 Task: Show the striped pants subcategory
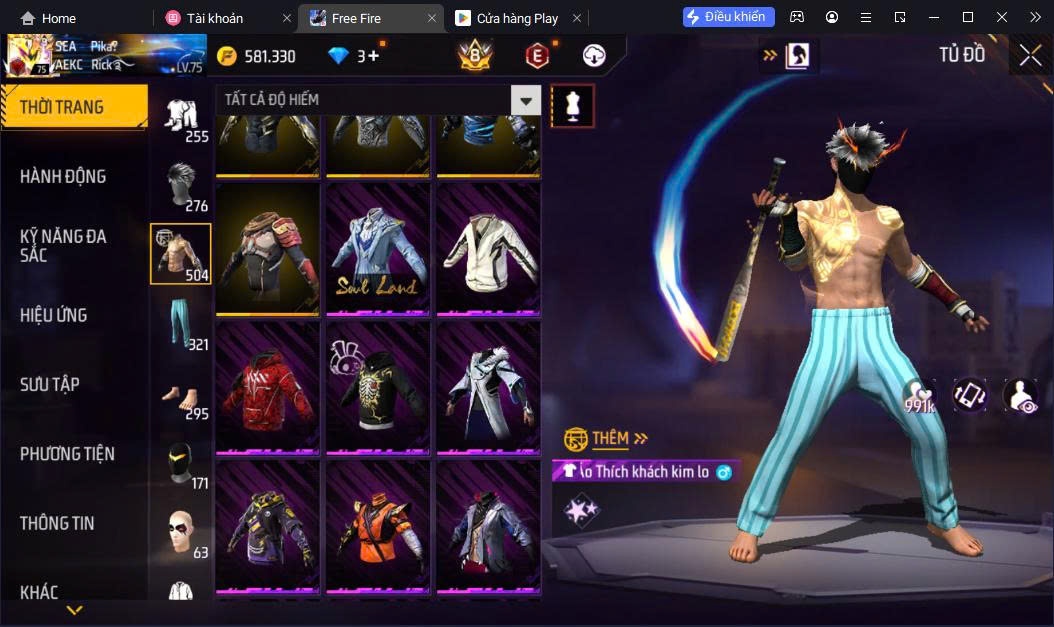coord(180,323)
